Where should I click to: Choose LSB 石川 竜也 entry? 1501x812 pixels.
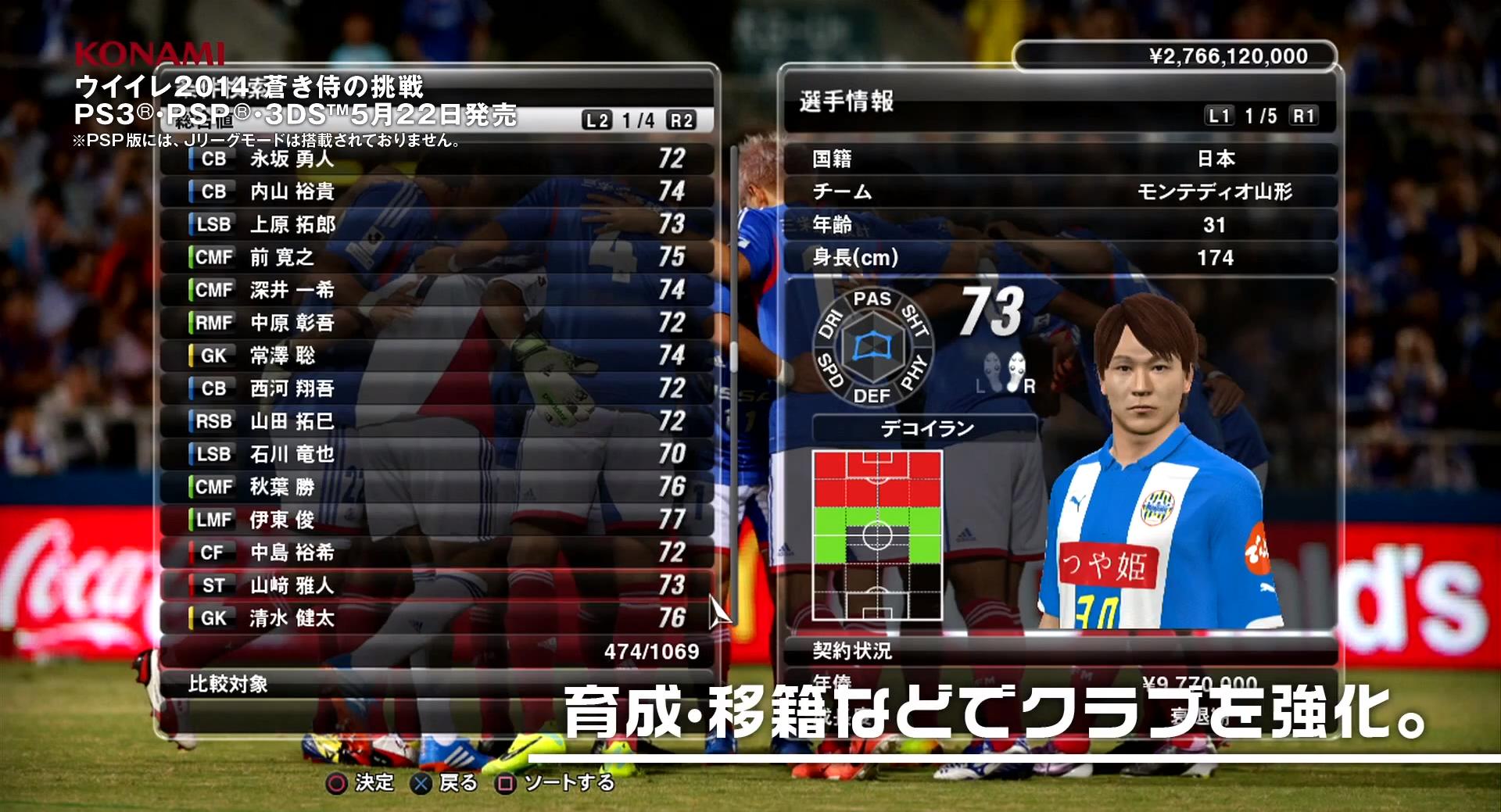(438, 455)
